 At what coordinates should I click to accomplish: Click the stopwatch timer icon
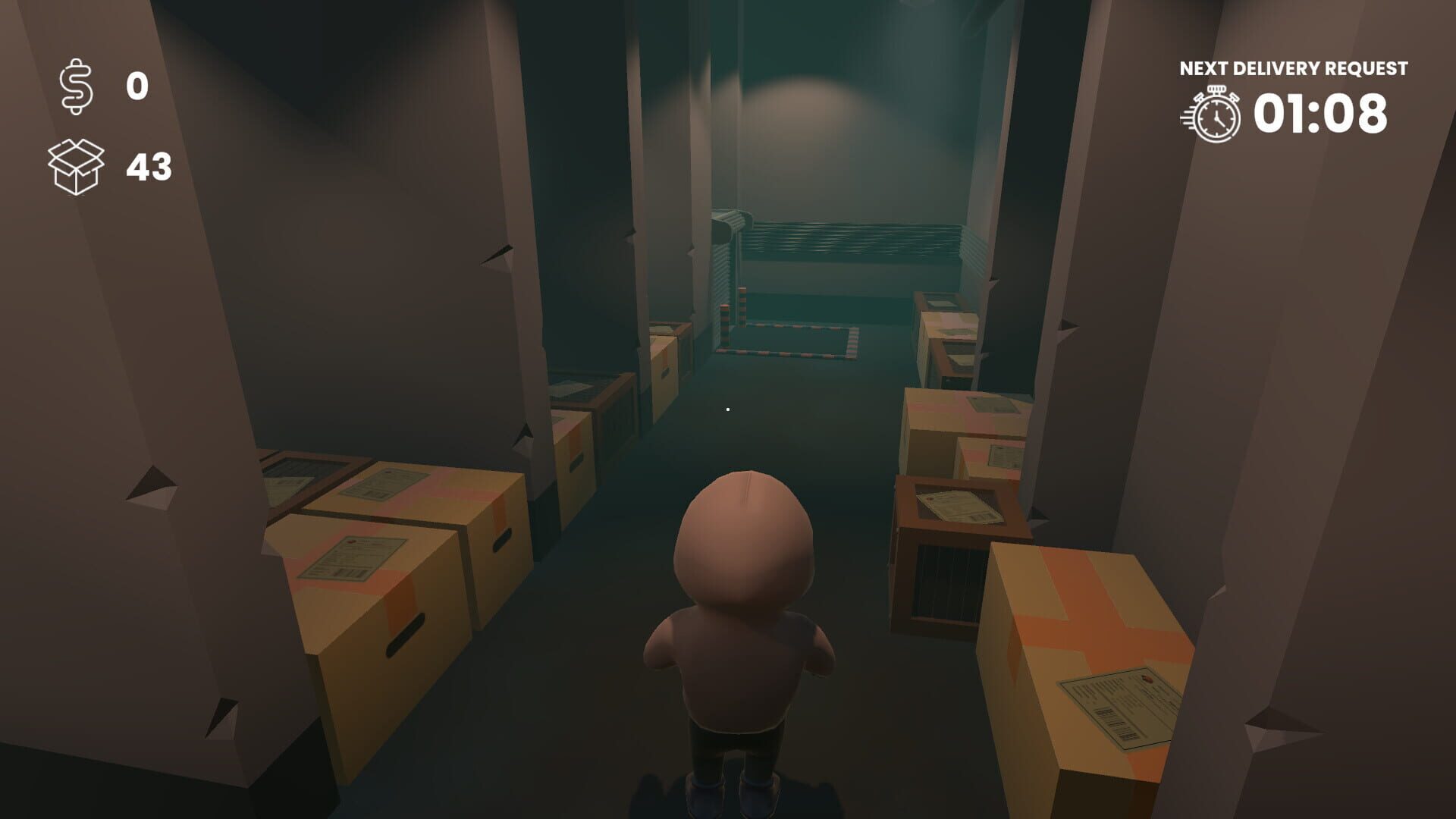point(1214,113)
